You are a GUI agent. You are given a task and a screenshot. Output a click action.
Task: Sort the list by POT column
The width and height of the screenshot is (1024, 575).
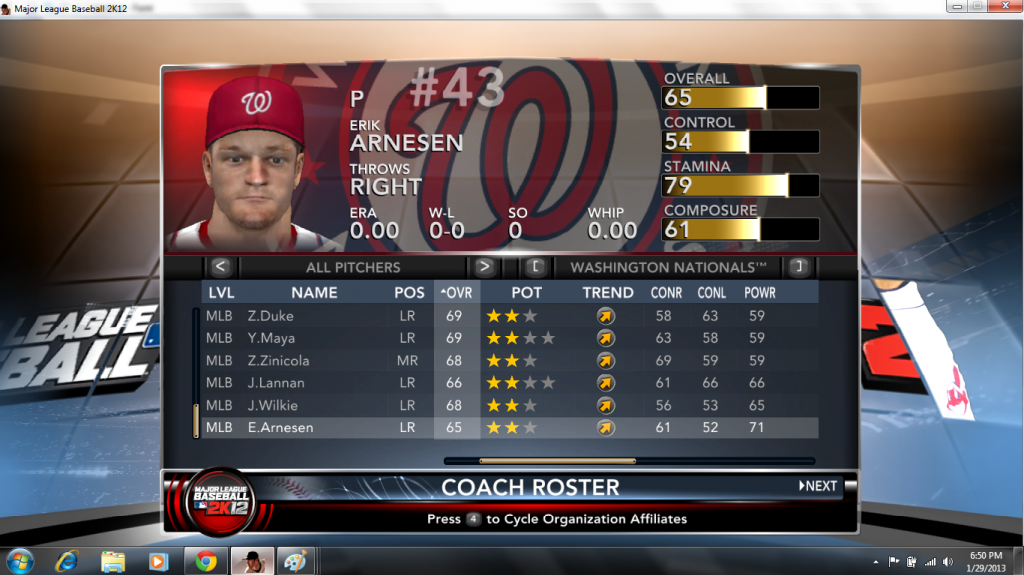pos(527,293)
